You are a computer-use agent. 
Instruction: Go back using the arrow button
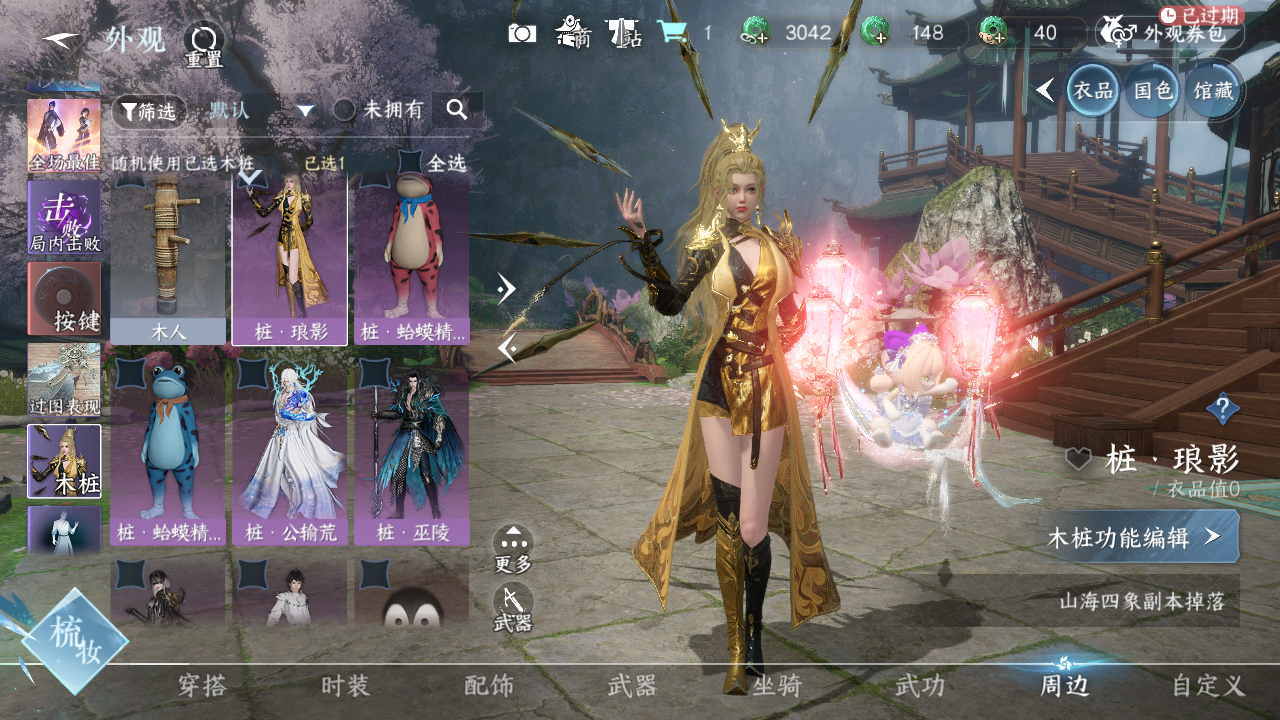(61, 40)
